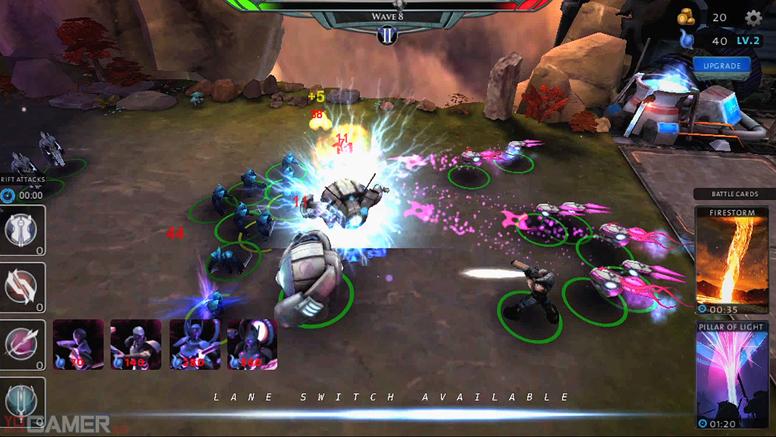The height and width of the screenshot is (437, 776).
Task: Activate the blue trident rift attack icon
Action: click(x=22, y=401)
